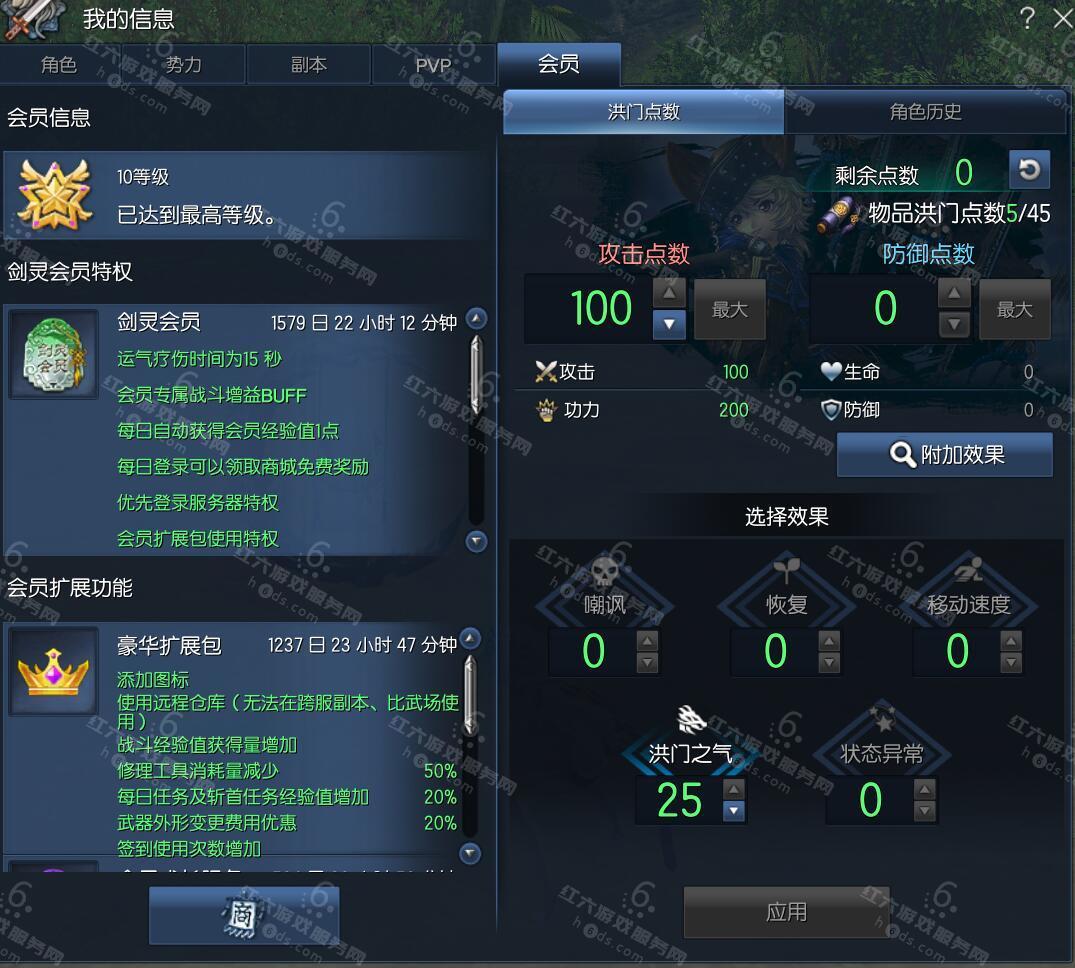1075x968 pixels.
Task: Open the 势力 tab
Action: tap(183, 65)
